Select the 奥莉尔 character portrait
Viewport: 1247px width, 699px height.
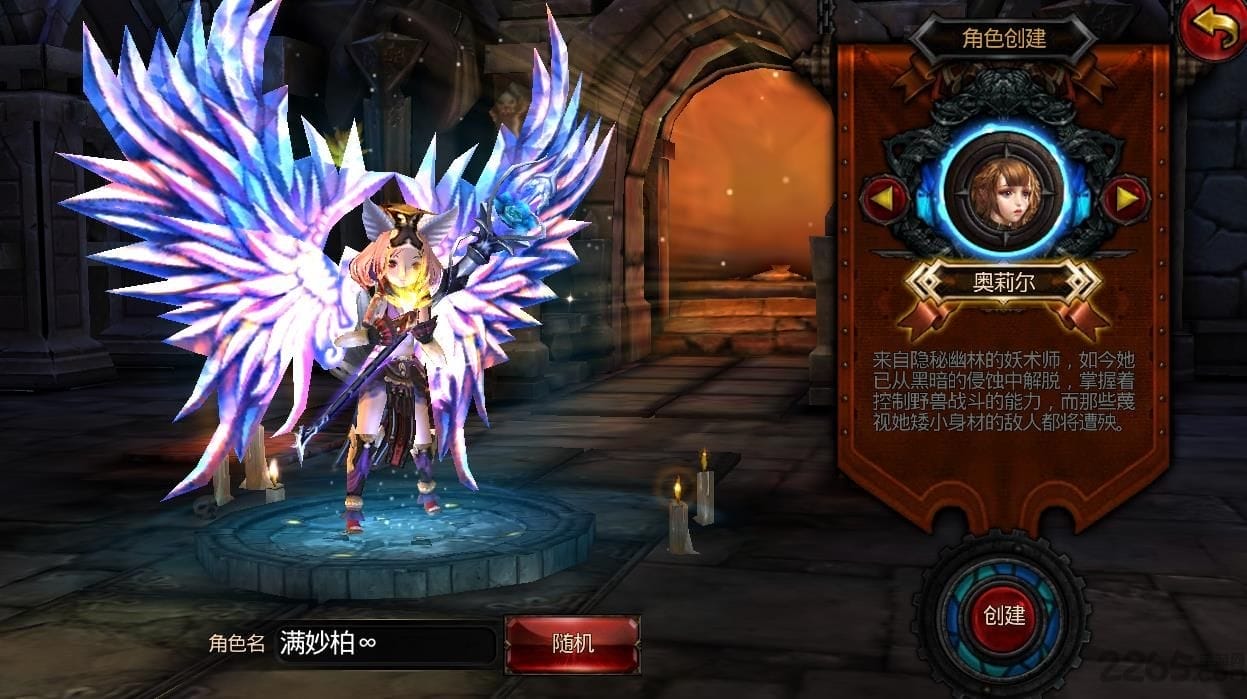point(1004,192)
